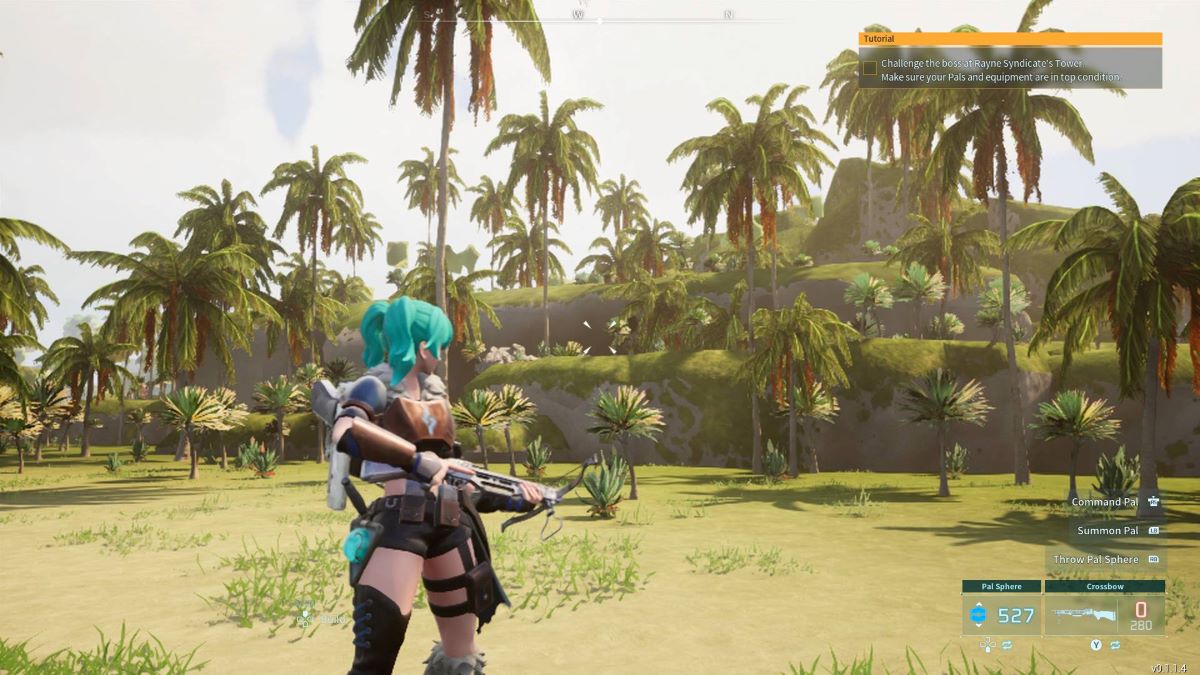Select the Crossbow weapon slot

1104,614
